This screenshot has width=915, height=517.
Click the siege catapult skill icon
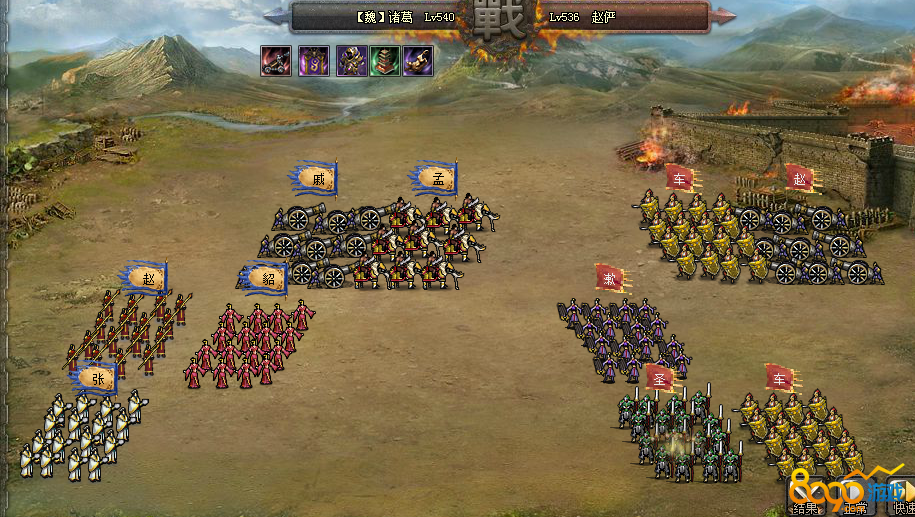pyautogui.click(x=277, y=61)
